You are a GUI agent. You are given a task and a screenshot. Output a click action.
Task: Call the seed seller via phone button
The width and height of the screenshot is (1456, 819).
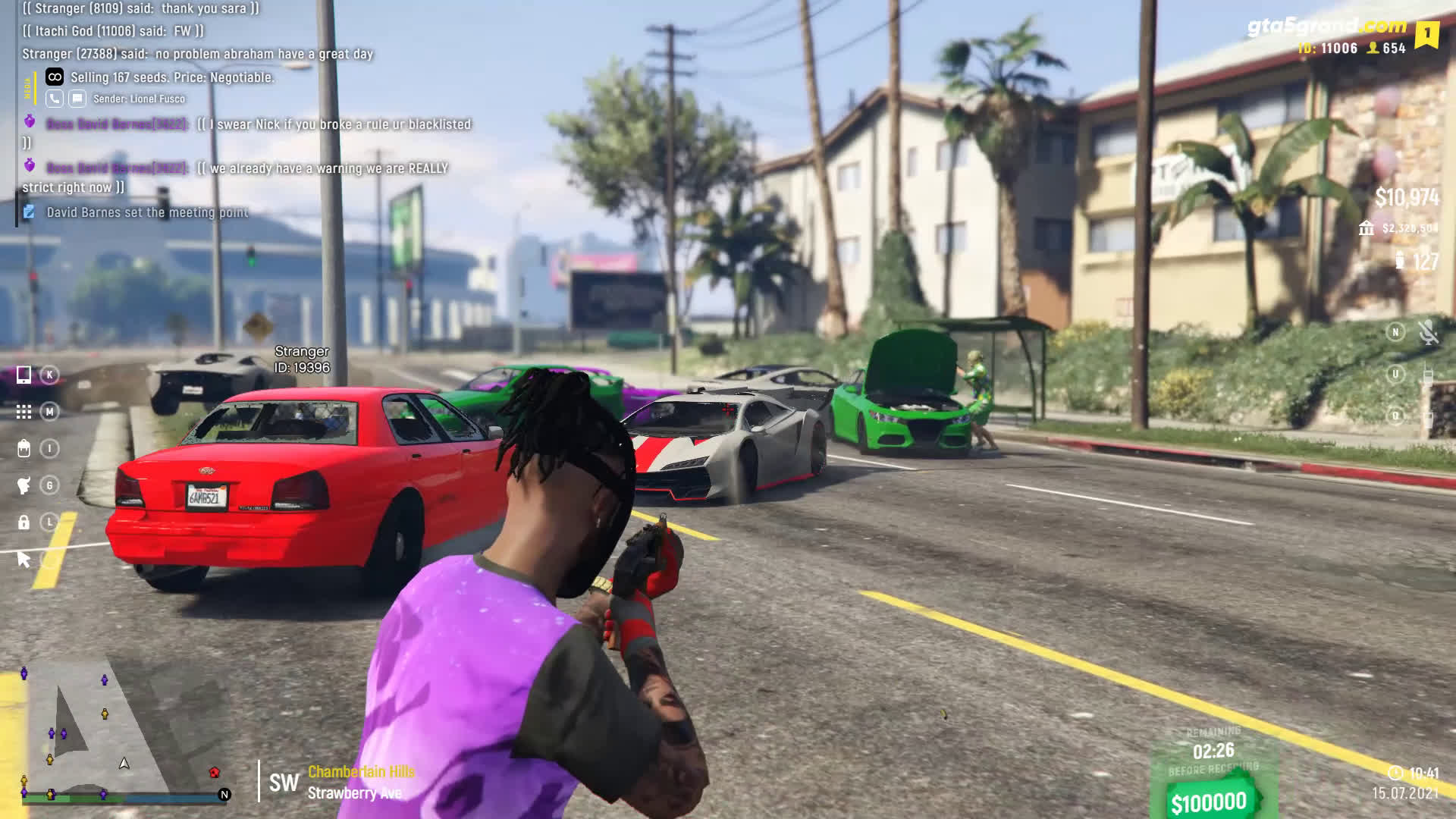(x=55, y=99)
